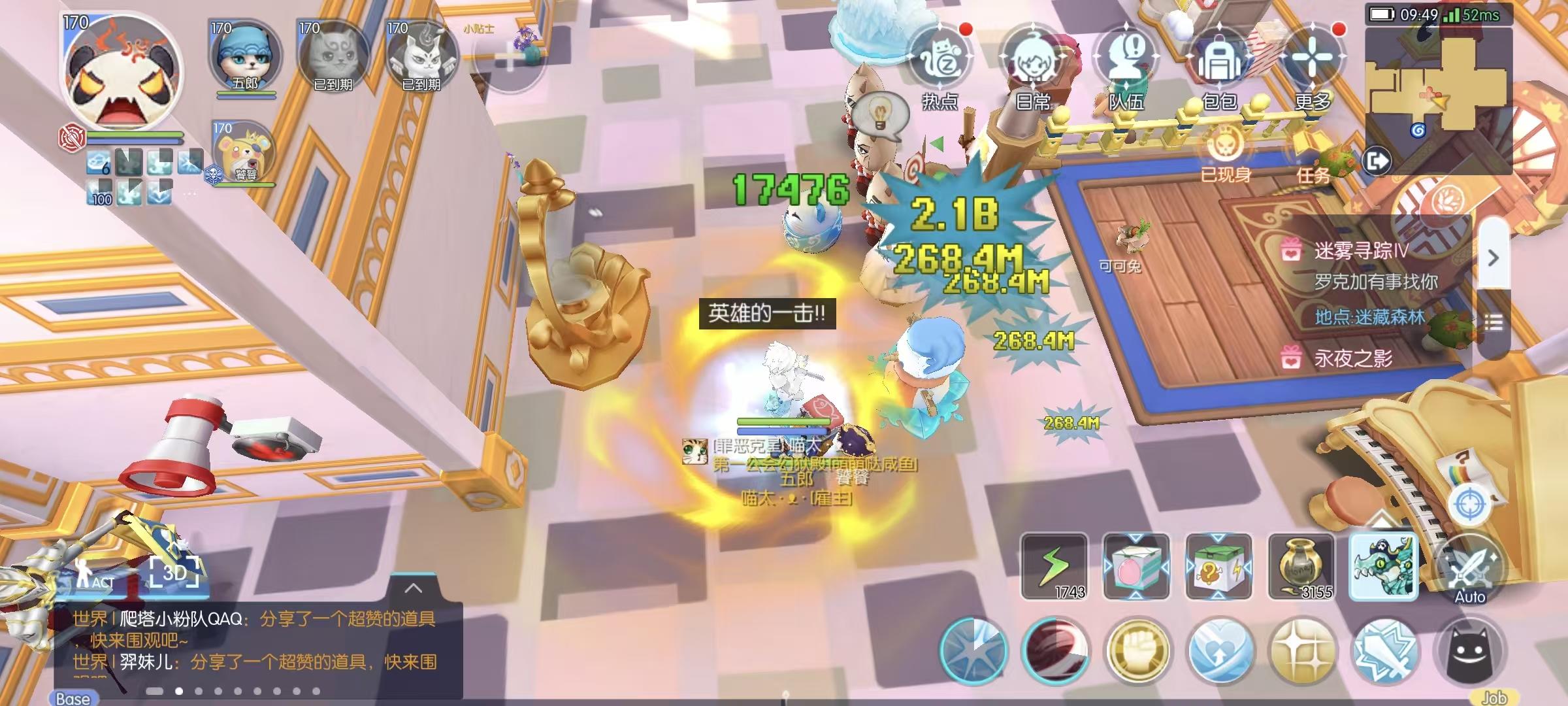Viewport: 1568px width, 706px height.
Task: Switch to the Base tab
Action: 75,698
